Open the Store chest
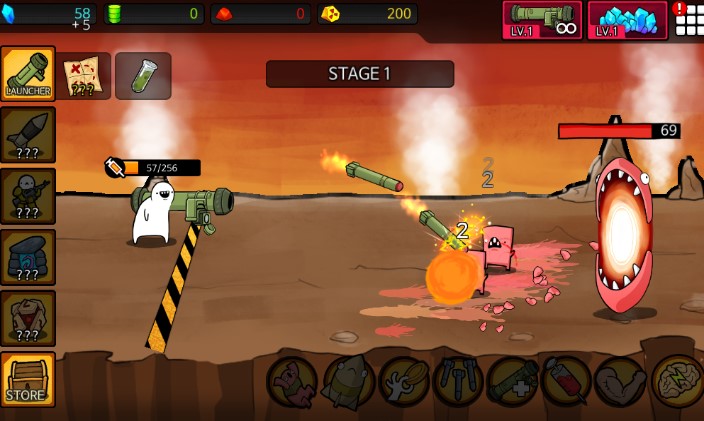 click(x=28, y=379)
